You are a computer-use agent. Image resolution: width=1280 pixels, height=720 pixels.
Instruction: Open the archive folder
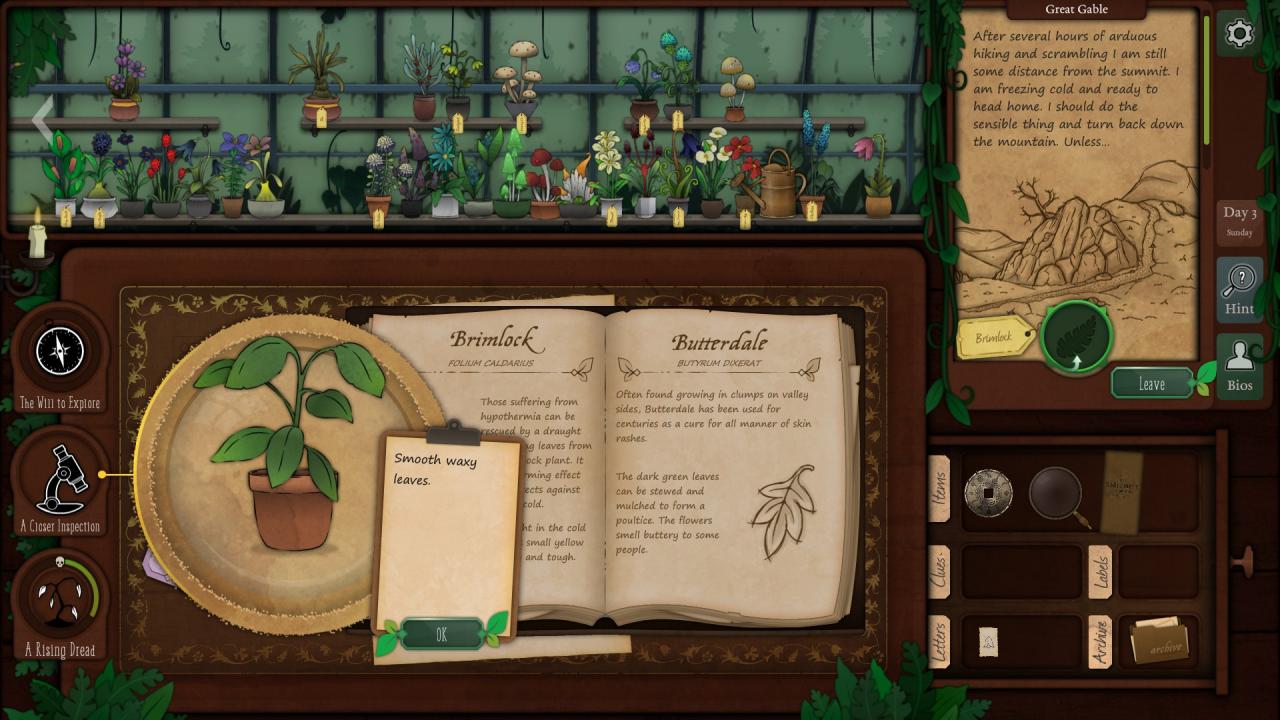pyautogui.click(x=1158, y=642)
